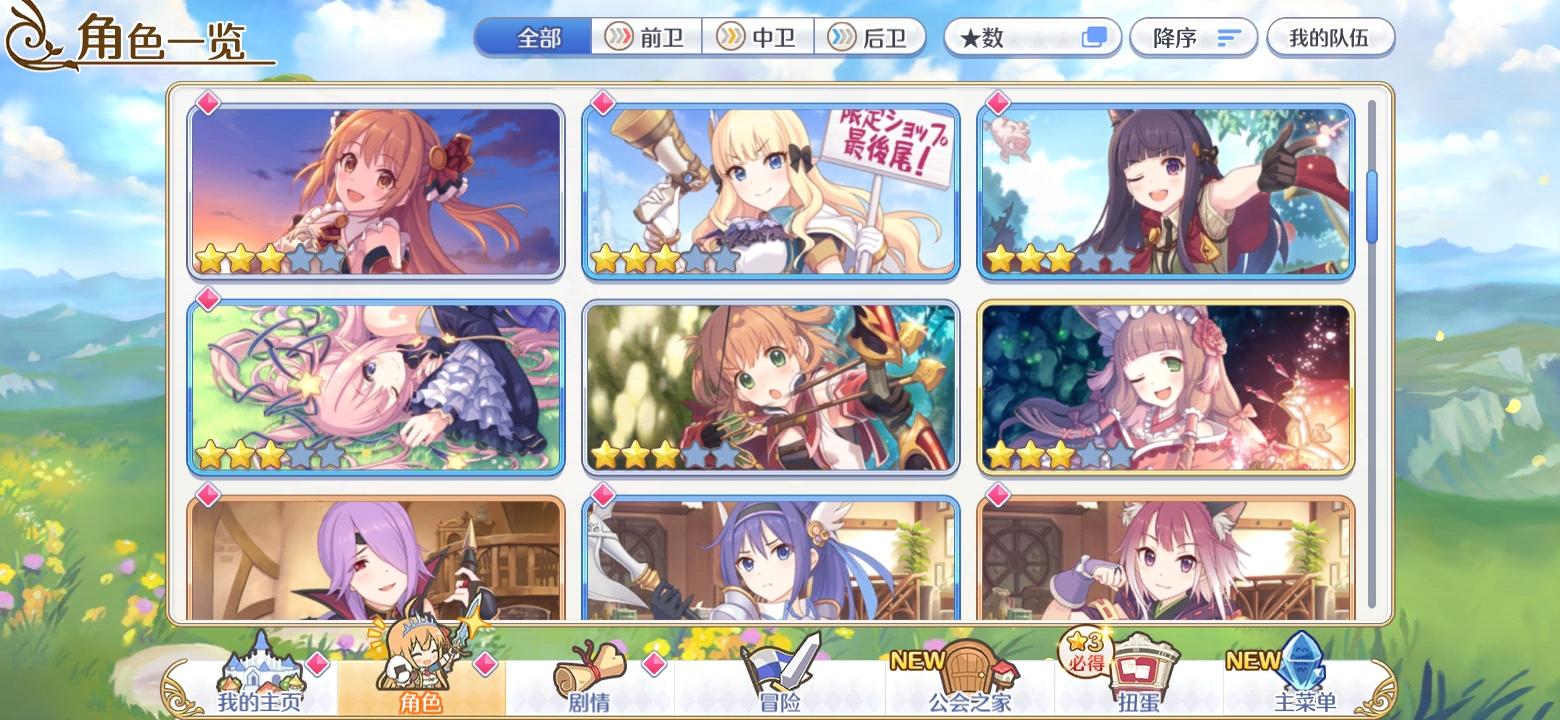
Task: Click the blue swap icon beside ★数
Action: tap(1095, 36)
